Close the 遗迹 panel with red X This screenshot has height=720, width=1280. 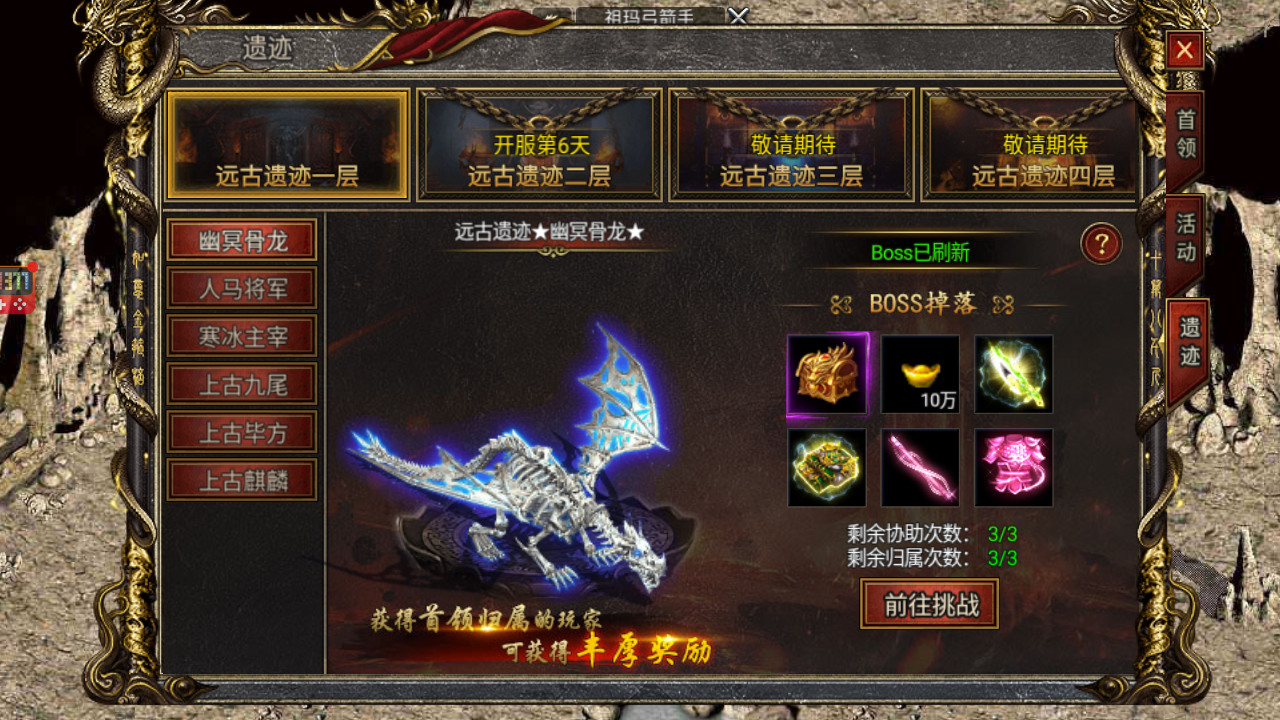(x=1184, y=50)
